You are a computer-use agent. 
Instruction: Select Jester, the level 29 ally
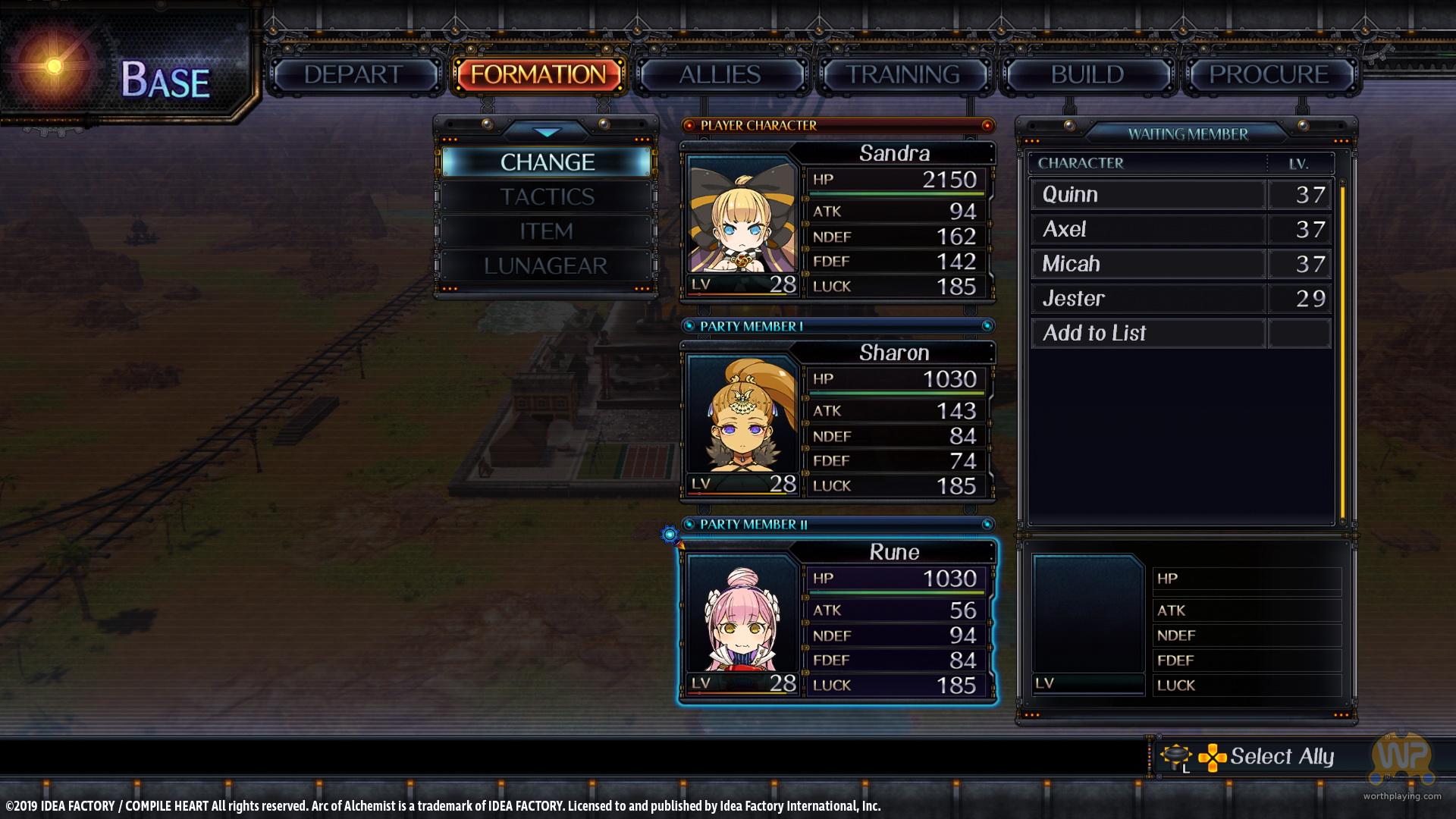[x=1180, y=299]
